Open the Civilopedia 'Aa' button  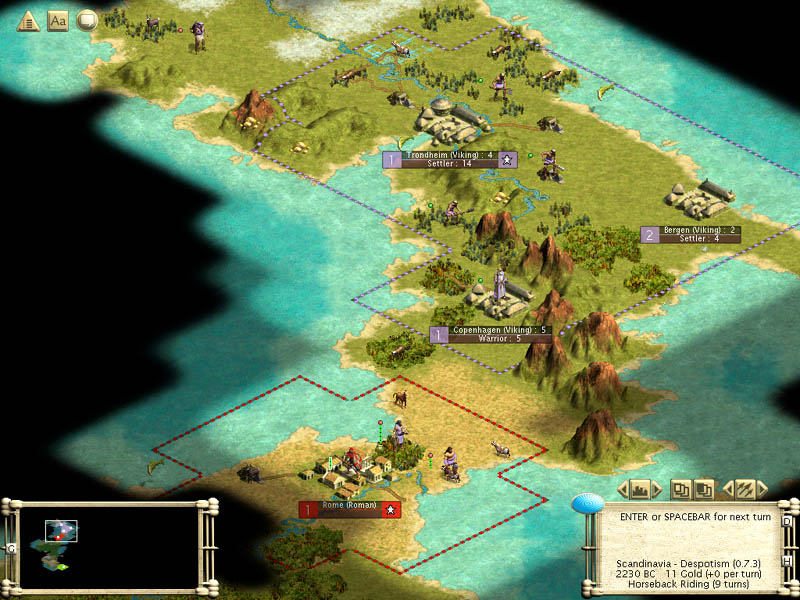click(x=58, y=20)
